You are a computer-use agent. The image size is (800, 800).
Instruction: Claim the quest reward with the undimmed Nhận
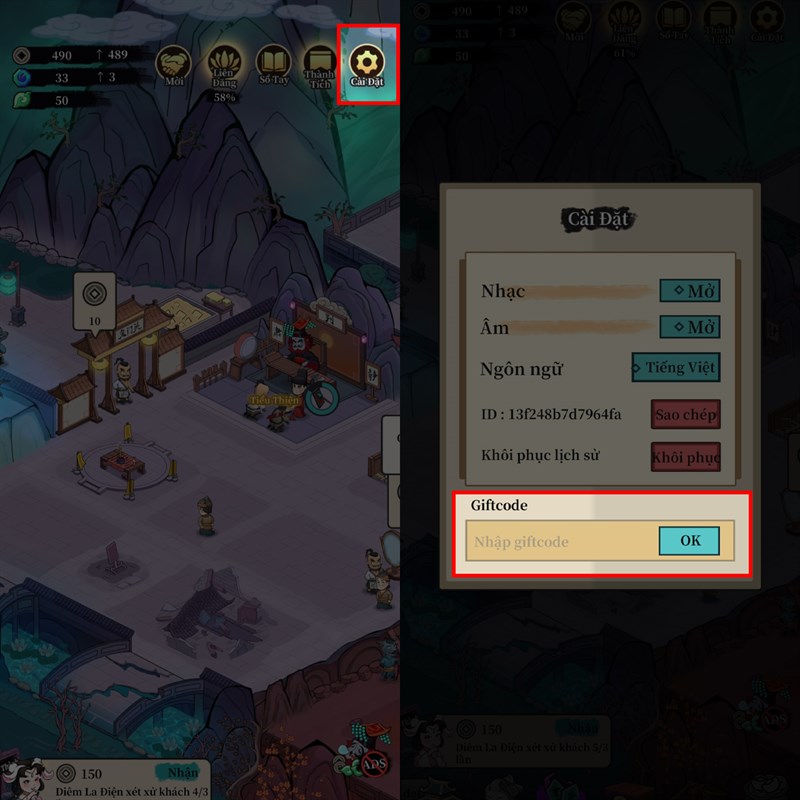click(182, 772)
